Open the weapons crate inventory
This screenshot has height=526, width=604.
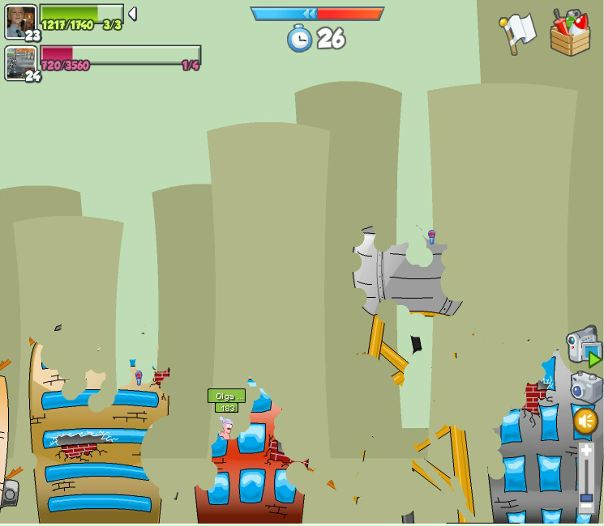[x=570, y=32]
